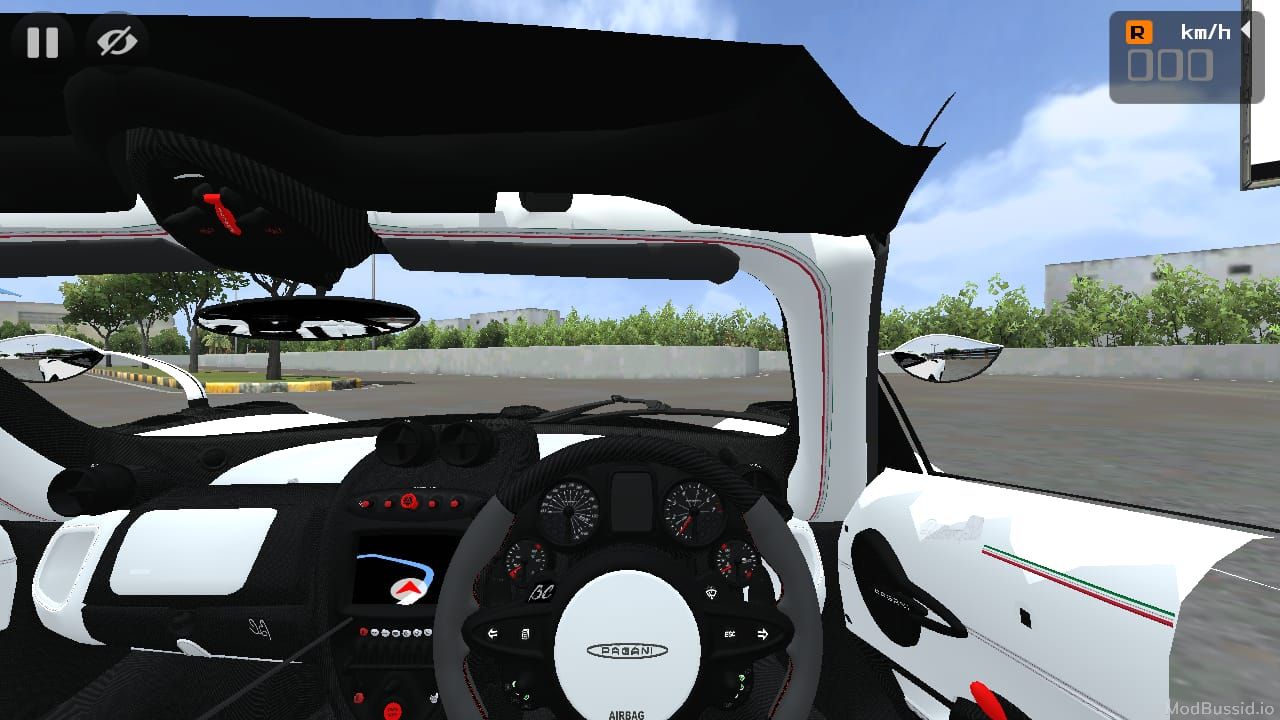Pause the game

pyautogui.click(x=42, y=43)
